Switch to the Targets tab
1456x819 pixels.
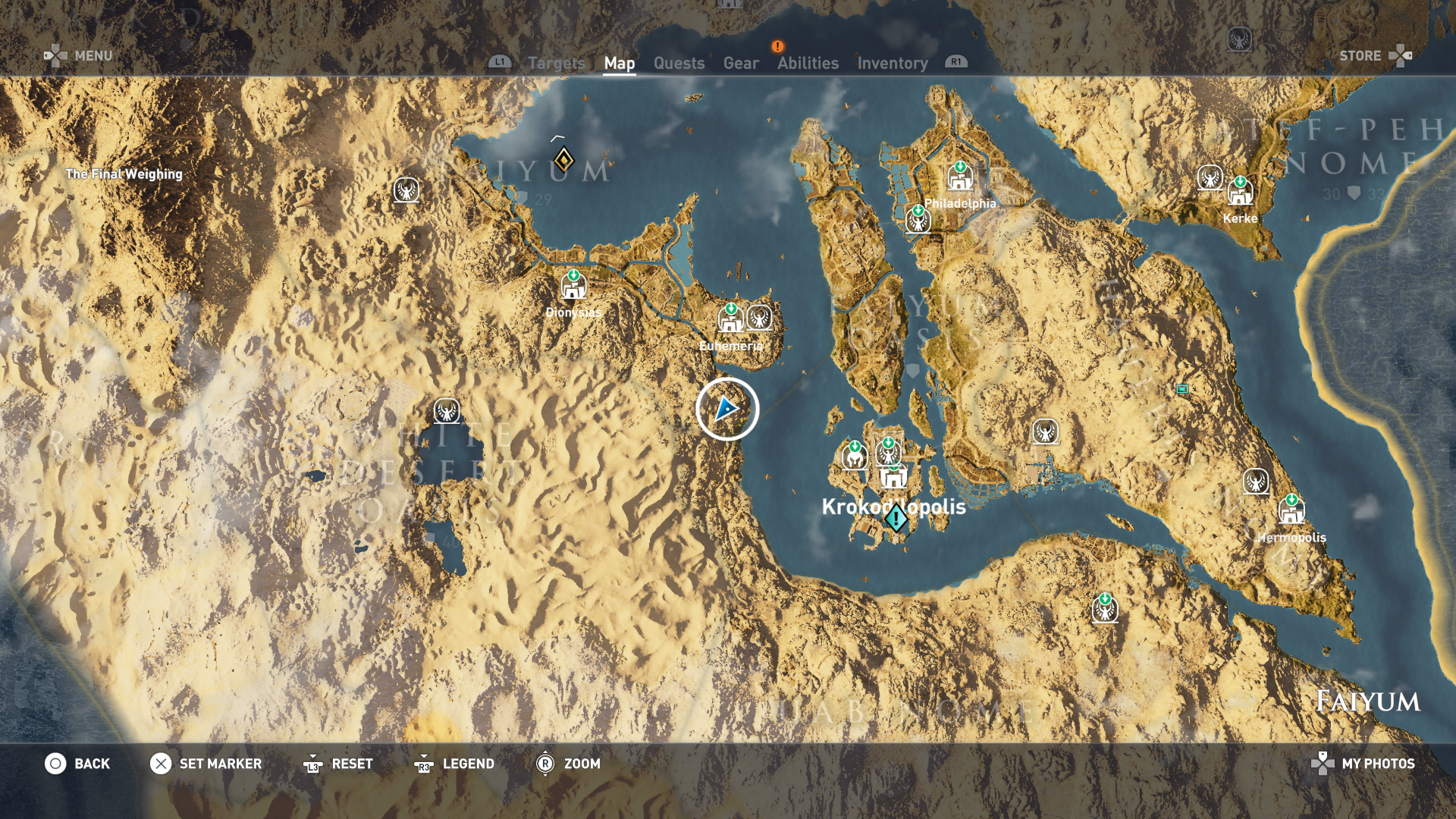point(556,64)
